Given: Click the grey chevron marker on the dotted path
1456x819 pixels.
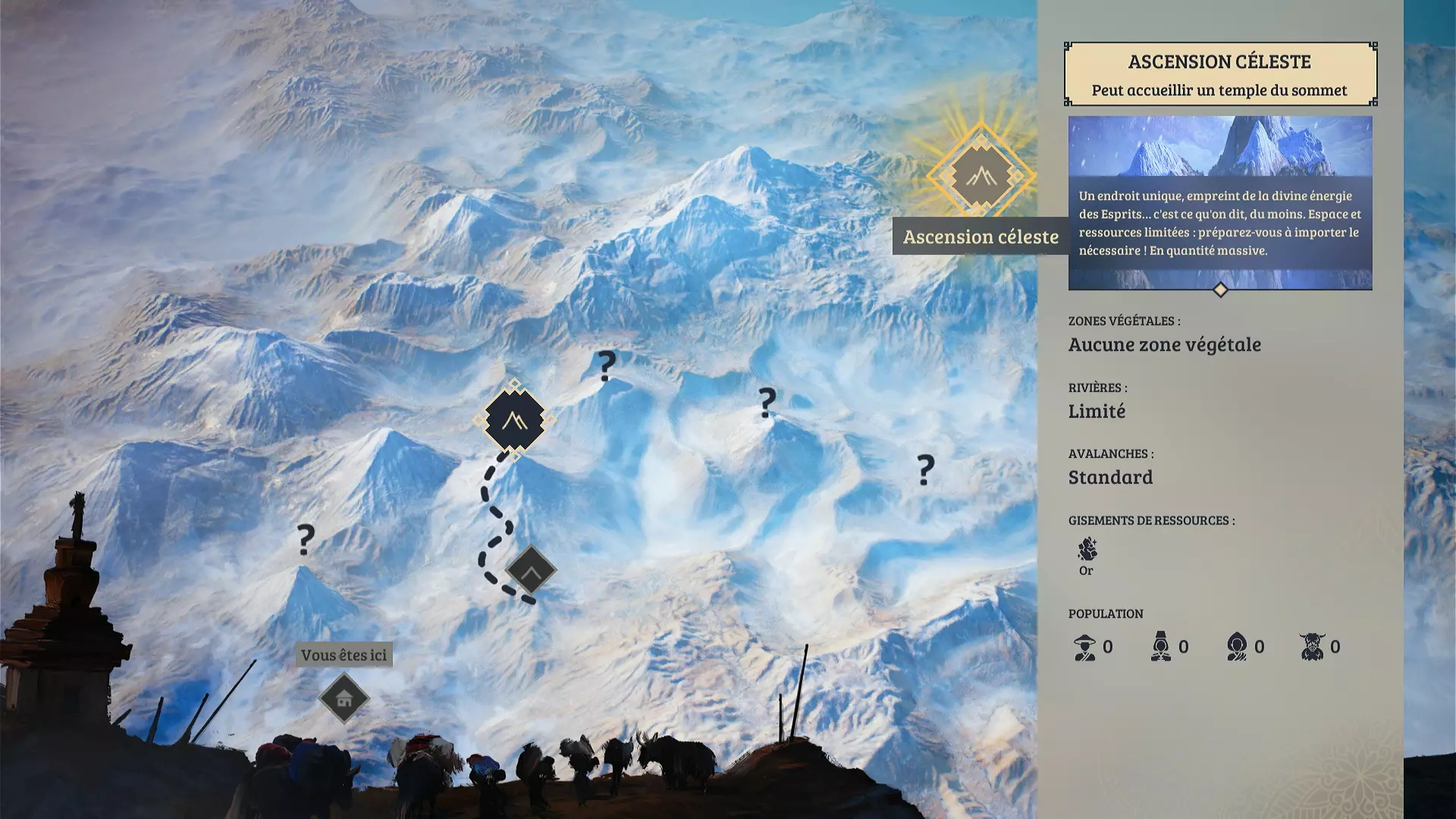Looking at the screenshot, I should pos(531,570).
